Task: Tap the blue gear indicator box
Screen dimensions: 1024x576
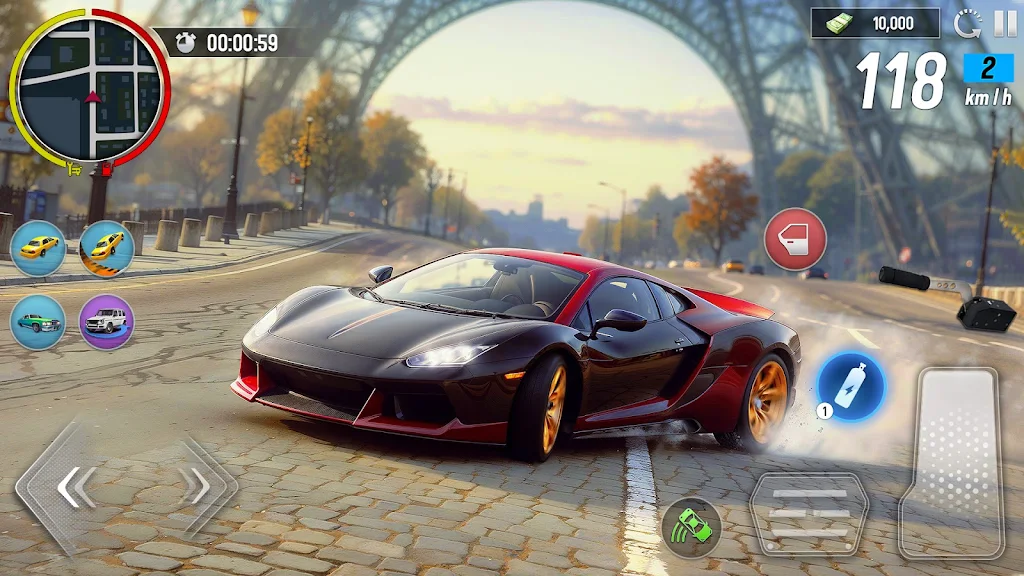Action: (987, 67)
